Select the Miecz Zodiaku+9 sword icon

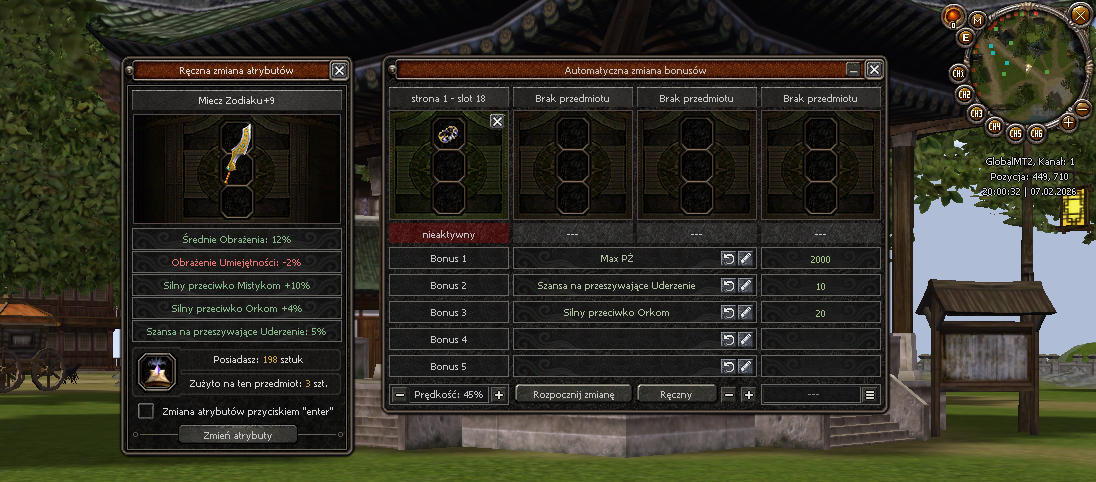237,152
